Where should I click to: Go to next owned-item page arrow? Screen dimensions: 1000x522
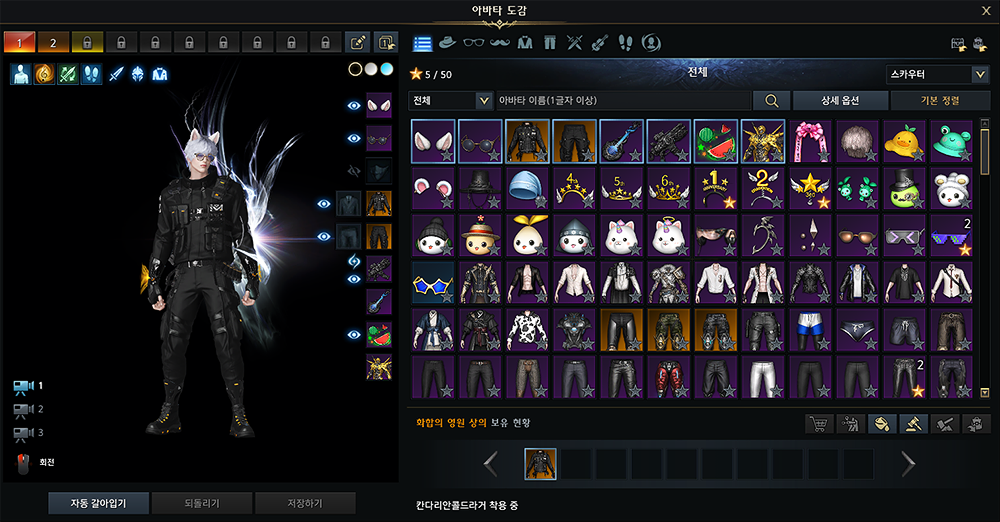[908, 463]
